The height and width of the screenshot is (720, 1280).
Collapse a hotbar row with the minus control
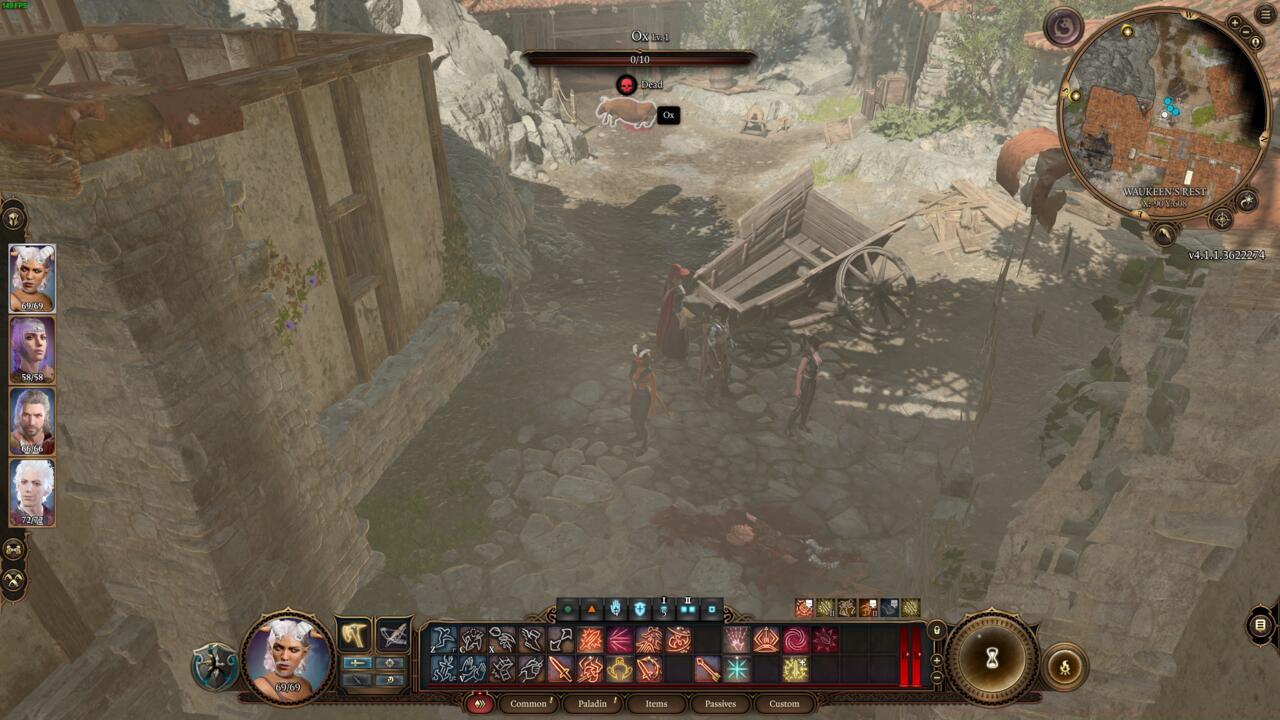point(937,677)
